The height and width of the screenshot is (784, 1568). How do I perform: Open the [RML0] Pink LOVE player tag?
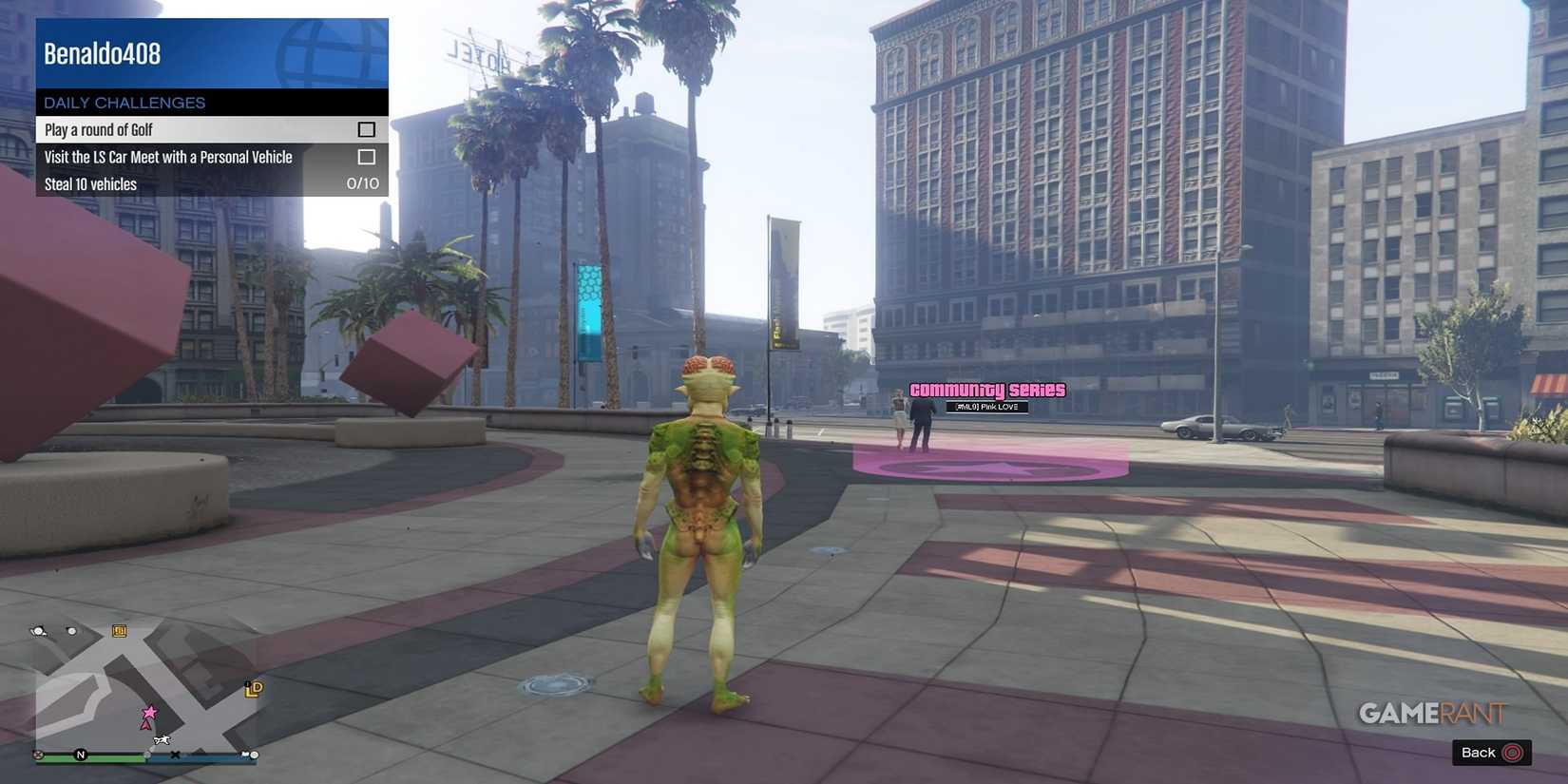point(988,407)
